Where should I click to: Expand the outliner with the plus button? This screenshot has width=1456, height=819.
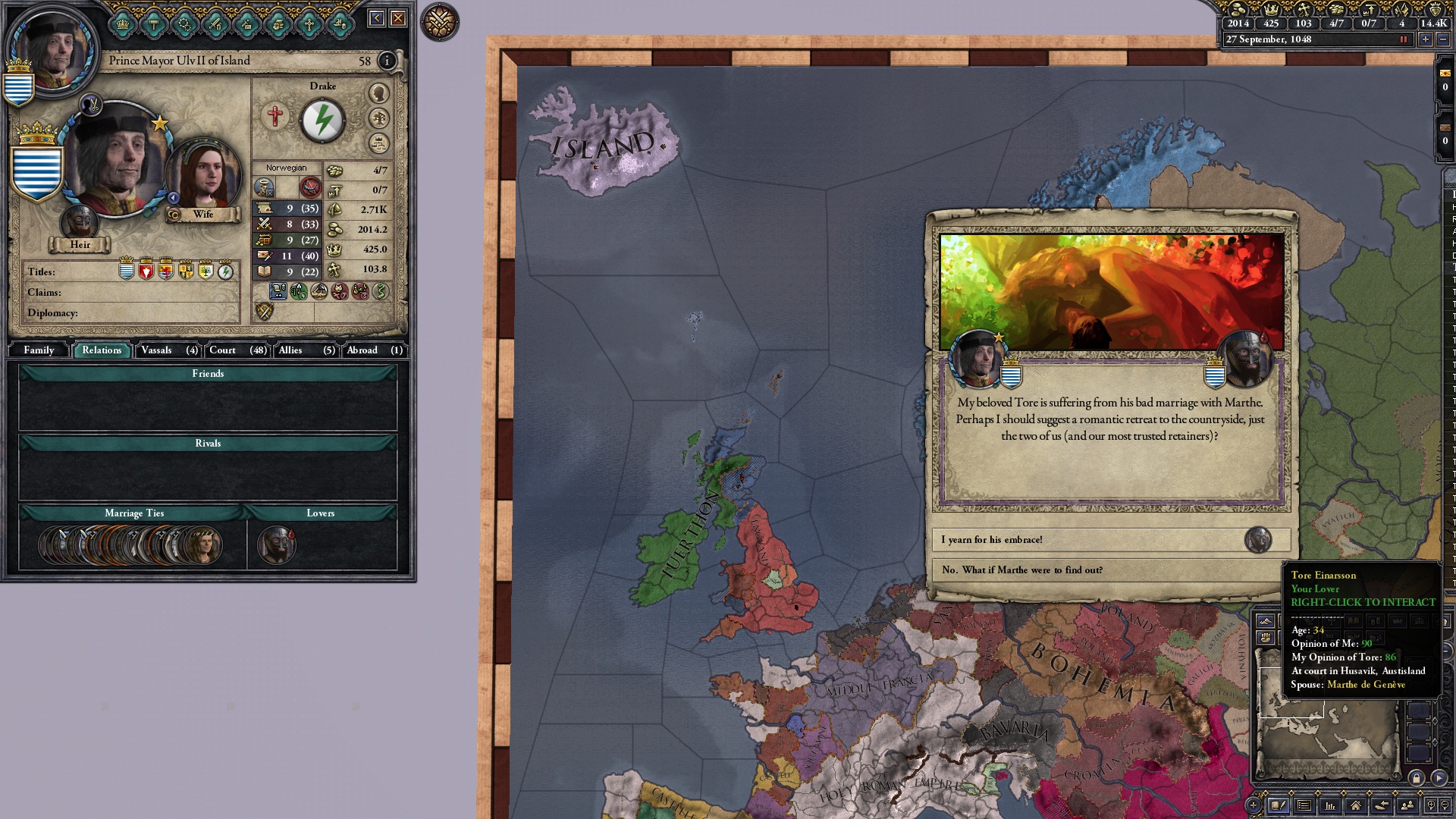1254,805
